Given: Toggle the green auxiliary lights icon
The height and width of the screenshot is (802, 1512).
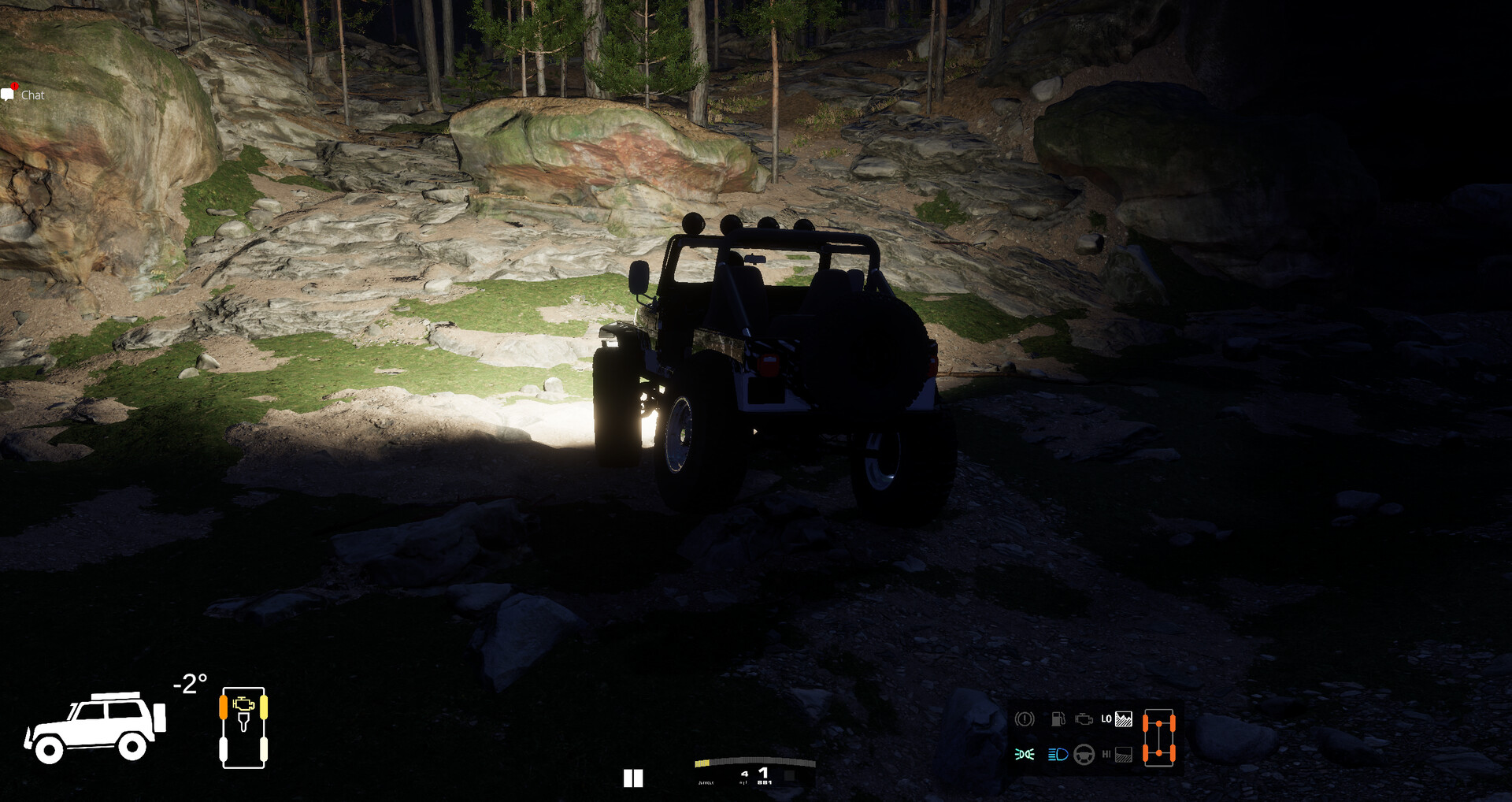Looking at the screenshot, I should click(x=1025, y=755).
